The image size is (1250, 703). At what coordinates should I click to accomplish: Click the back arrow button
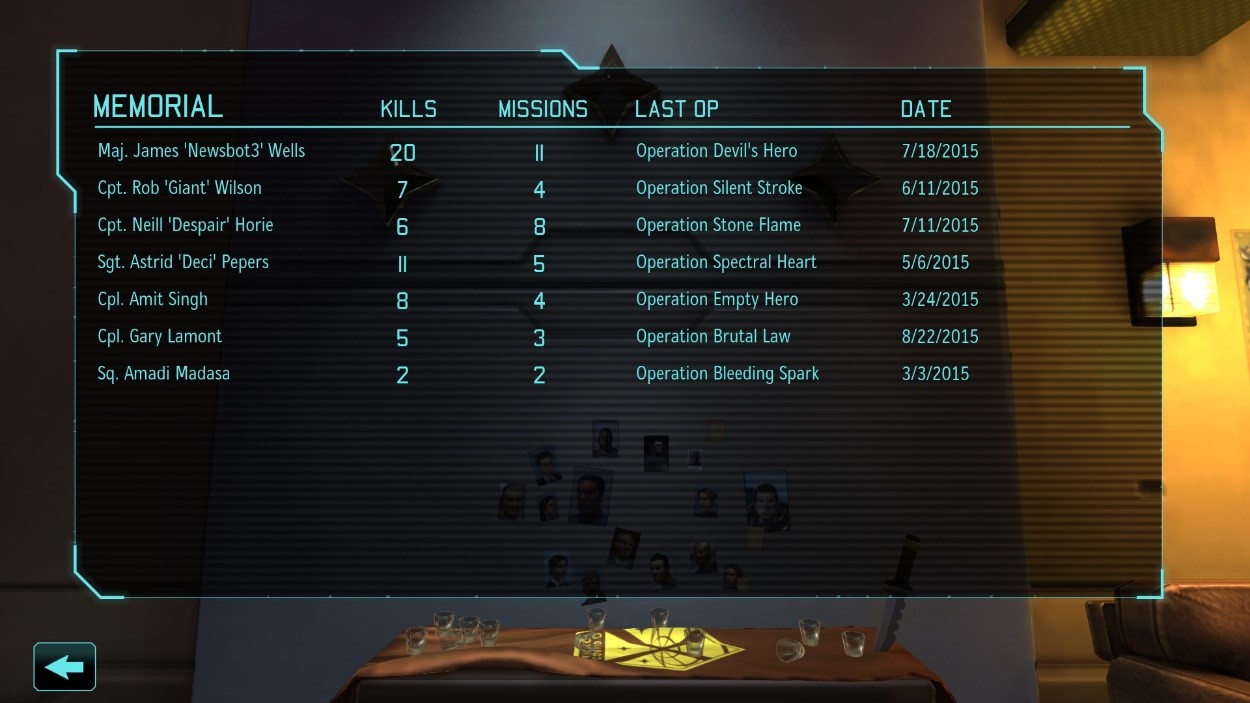point(65,666)
